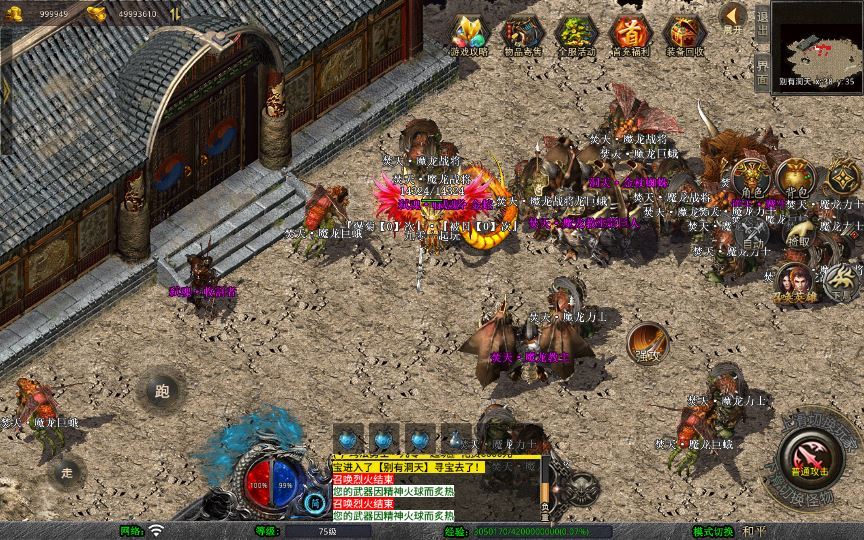Switch to walk mode with 走 button

pos(68,470)
